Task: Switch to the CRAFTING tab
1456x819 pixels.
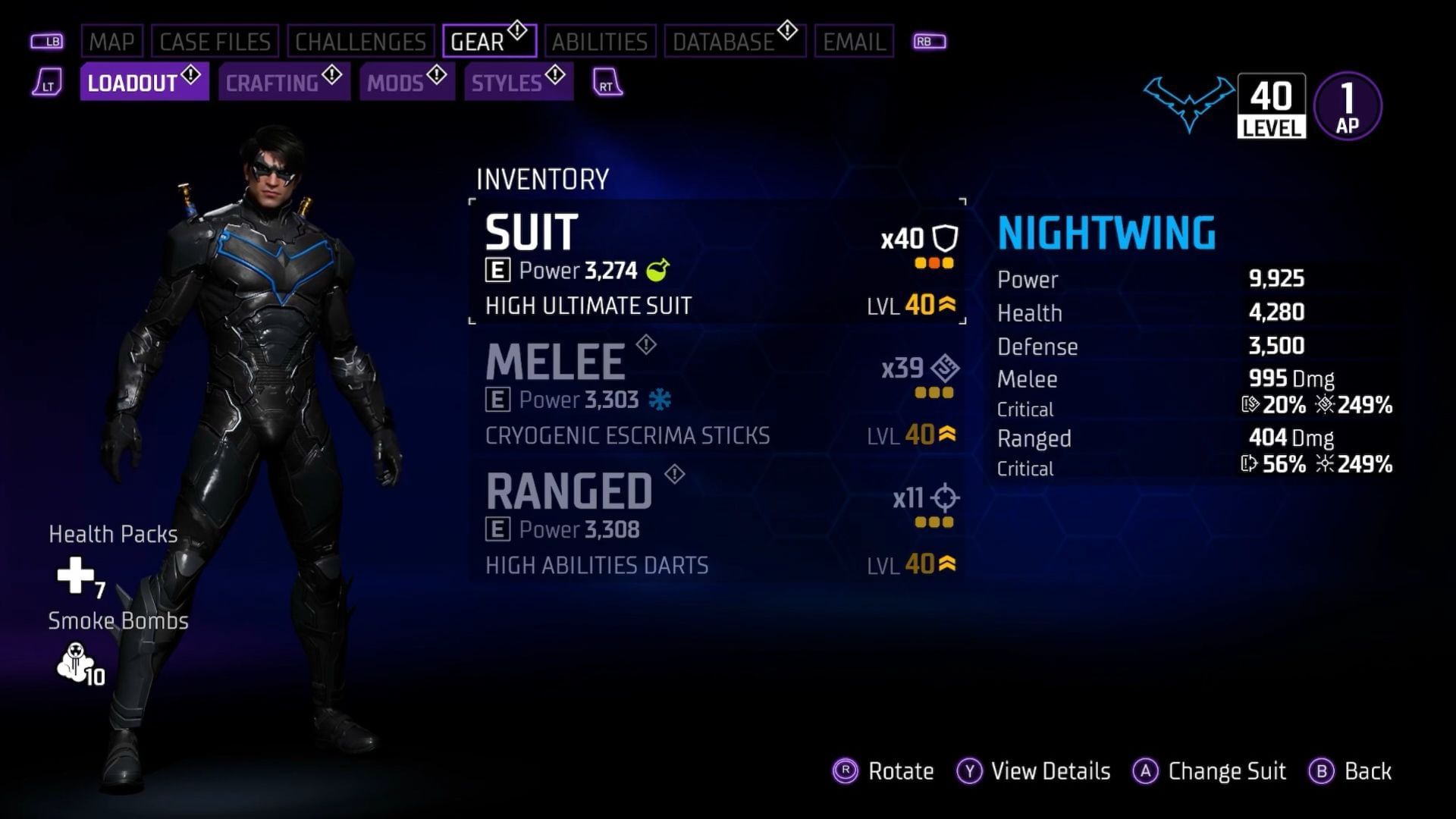Action: [x=273, y=83]
